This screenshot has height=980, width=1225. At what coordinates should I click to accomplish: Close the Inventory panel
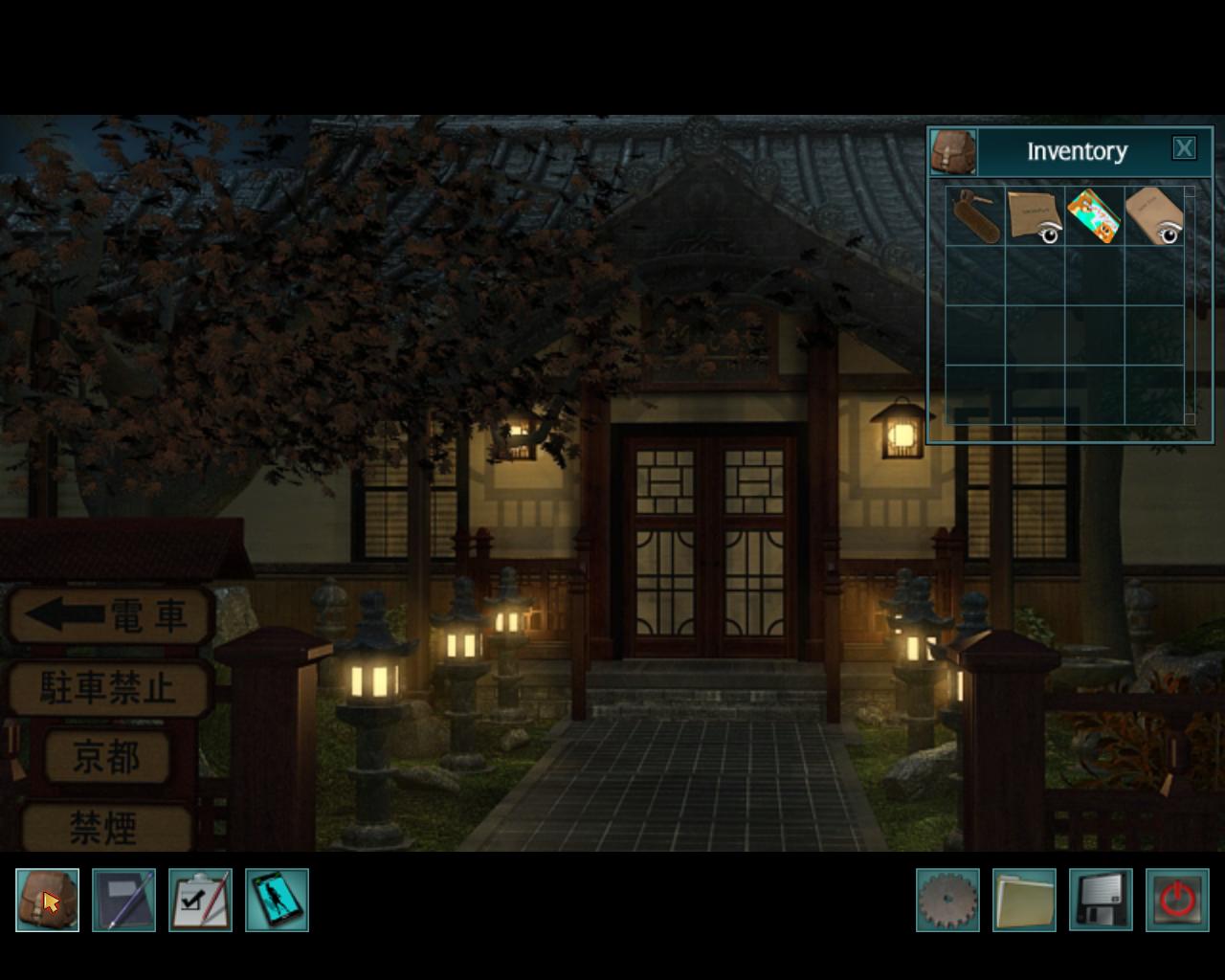1184,148
